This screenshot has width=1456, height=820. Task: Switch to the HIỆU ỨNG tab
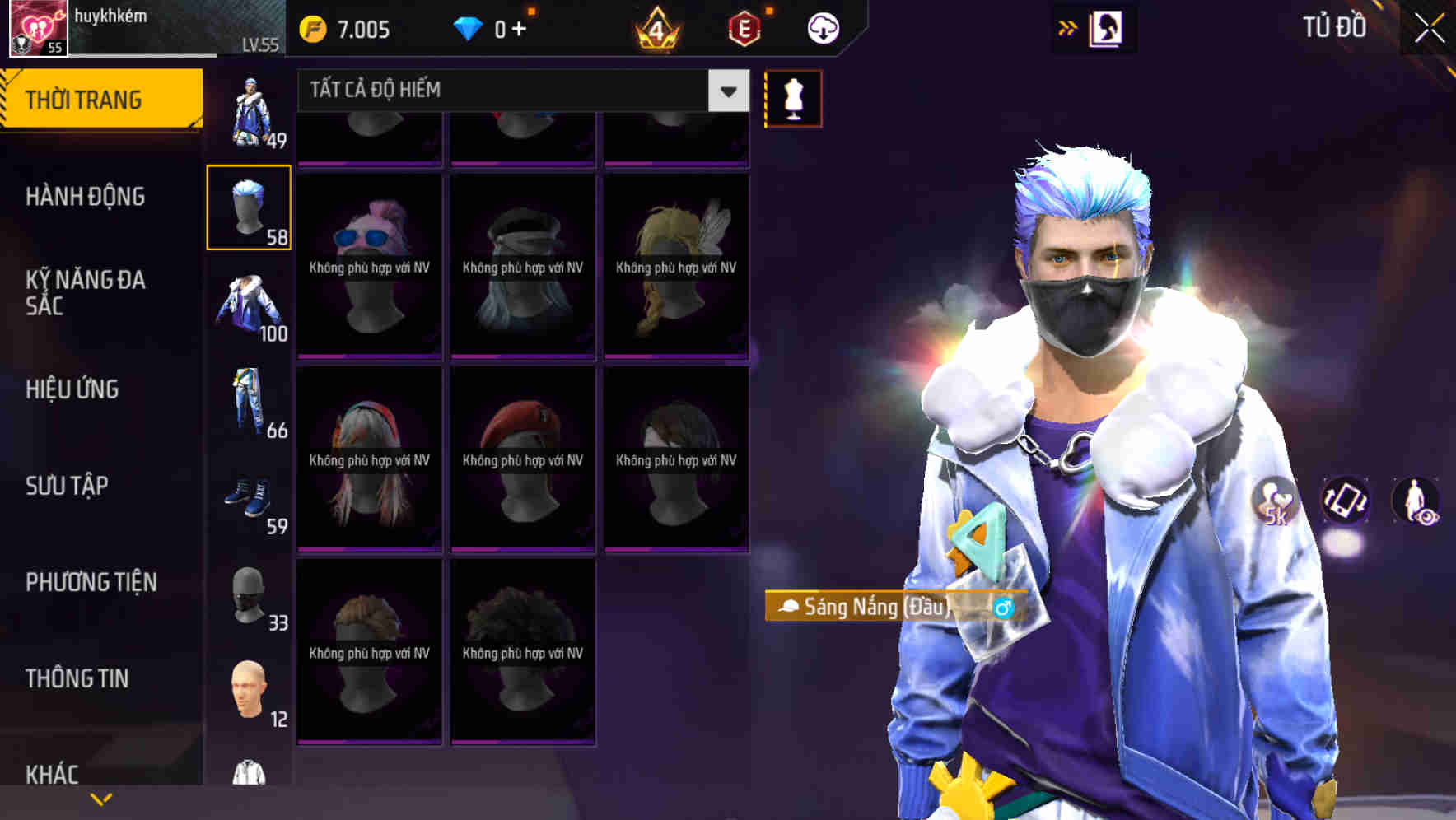pyautogui.click(x=72, y=389)
